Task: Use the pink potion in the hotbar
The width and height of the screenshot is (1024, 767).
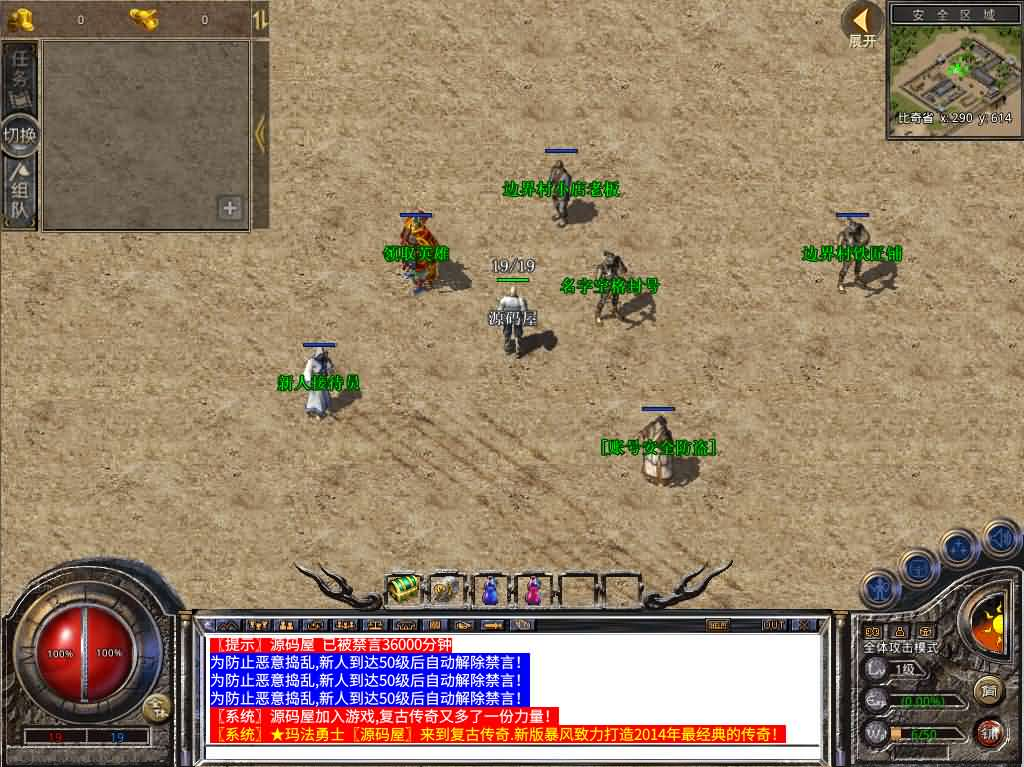Action: pos(533,591)
